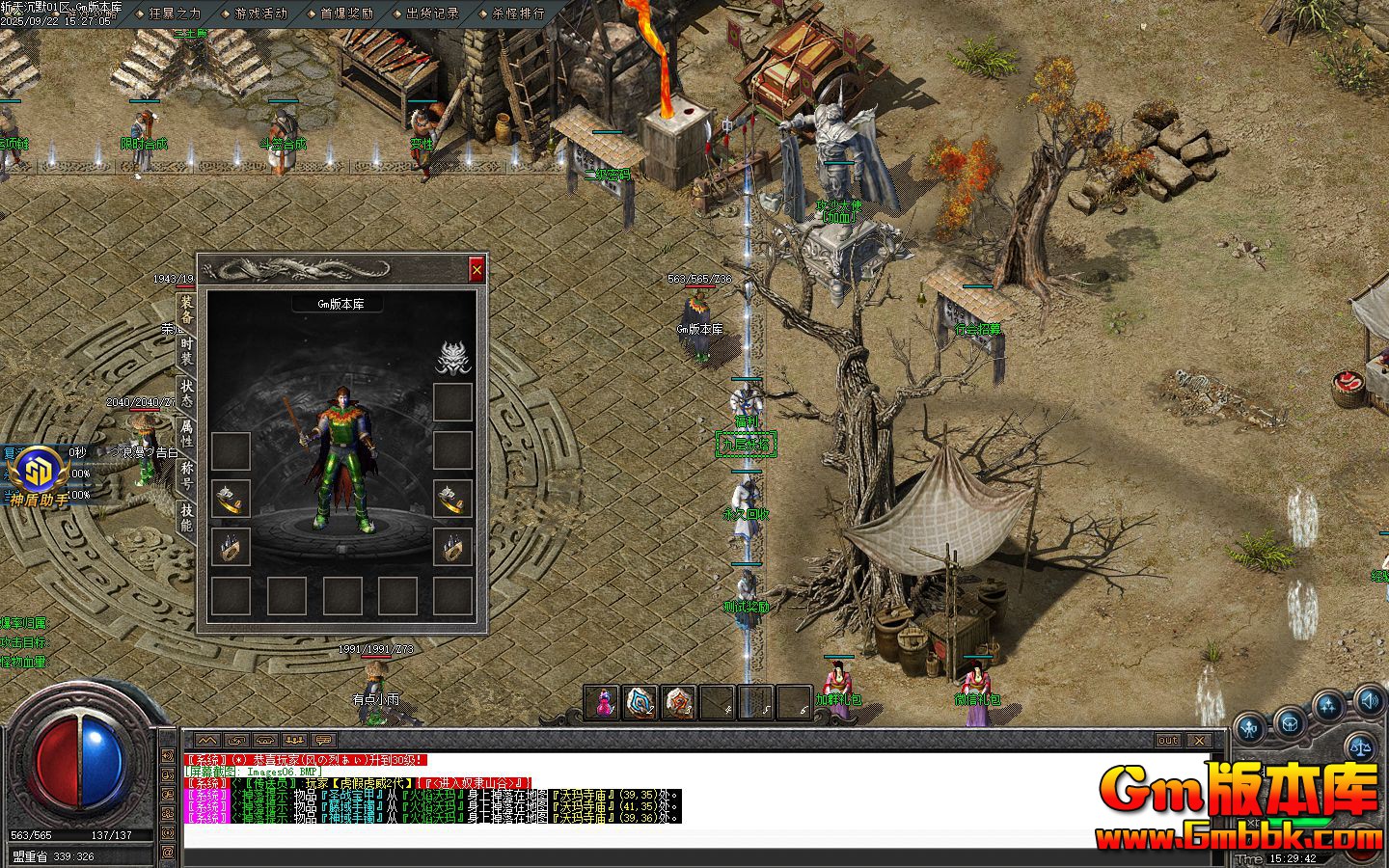
Task: Select the demon mask helmet slot
Action: (x=451, y=357)
